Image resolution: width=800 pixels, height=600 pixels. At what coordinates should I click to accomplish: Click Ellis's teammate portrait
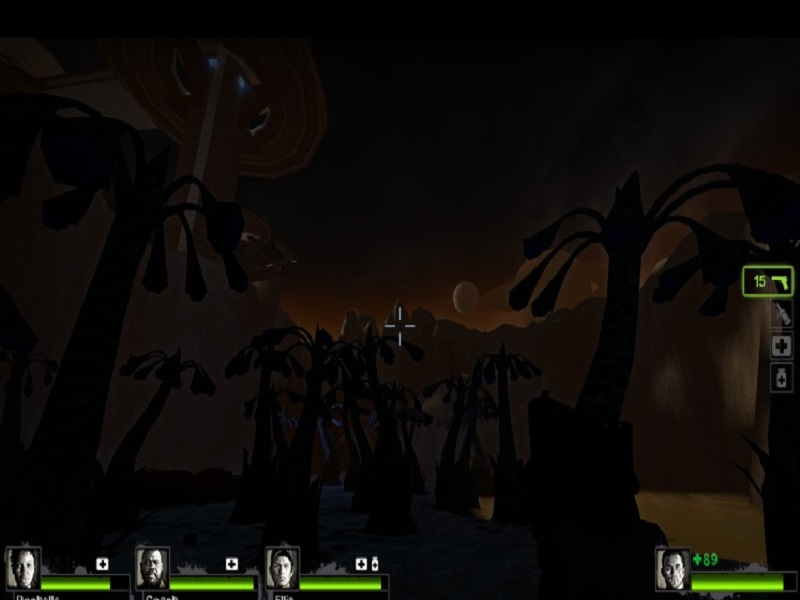[x=282, y=568]
